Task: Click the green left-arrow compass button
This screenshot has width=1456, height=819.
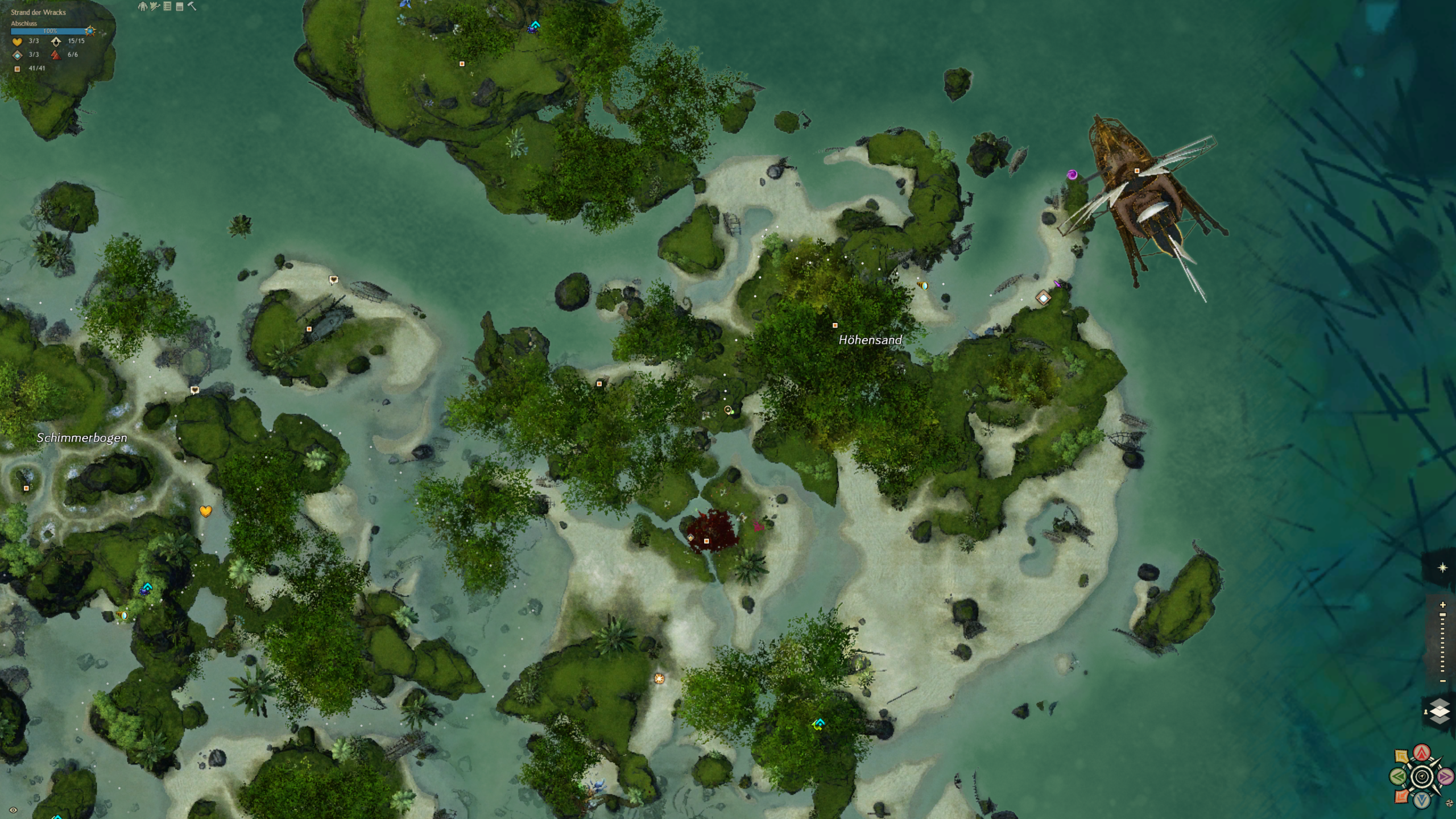Action: coord(1398,776)
